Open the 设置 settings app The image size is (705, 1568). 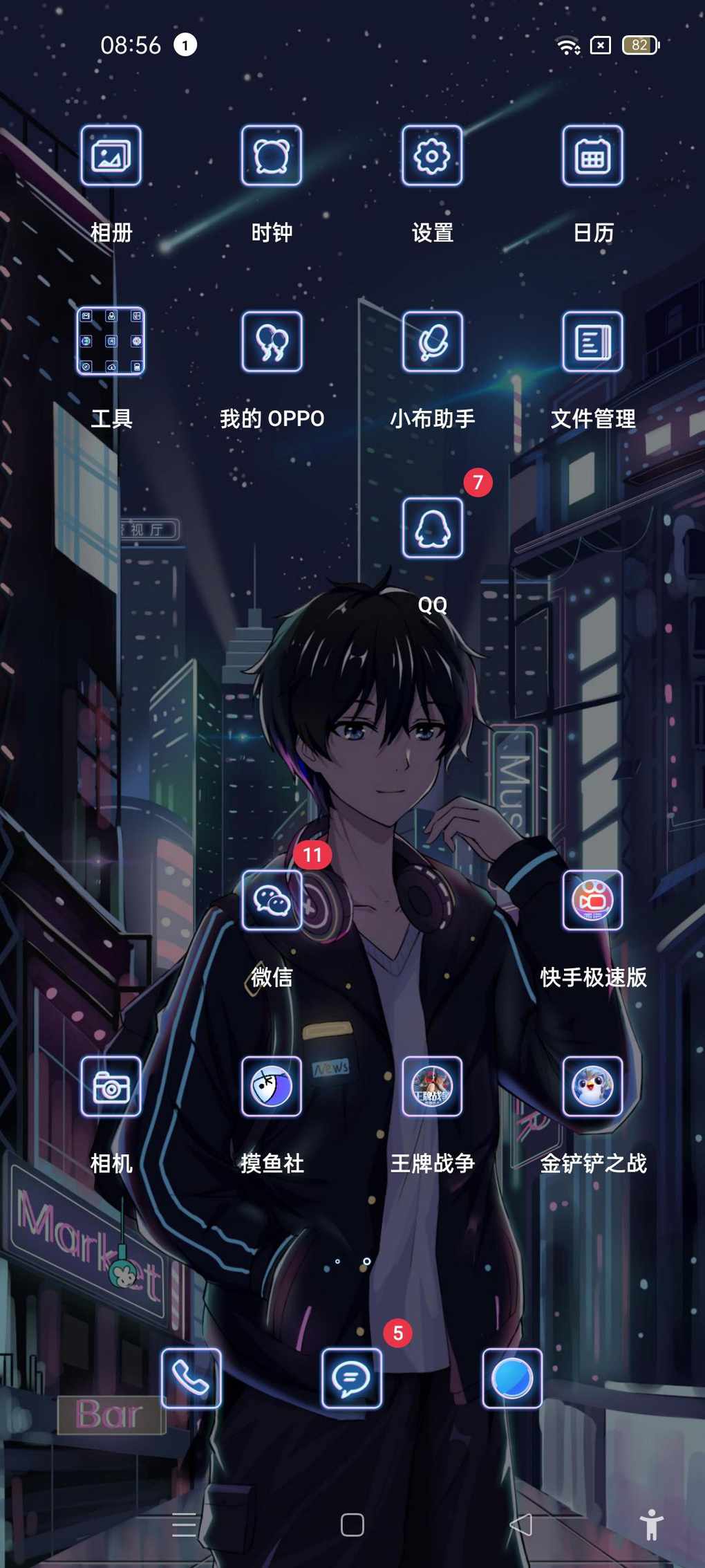pos(432,156)
